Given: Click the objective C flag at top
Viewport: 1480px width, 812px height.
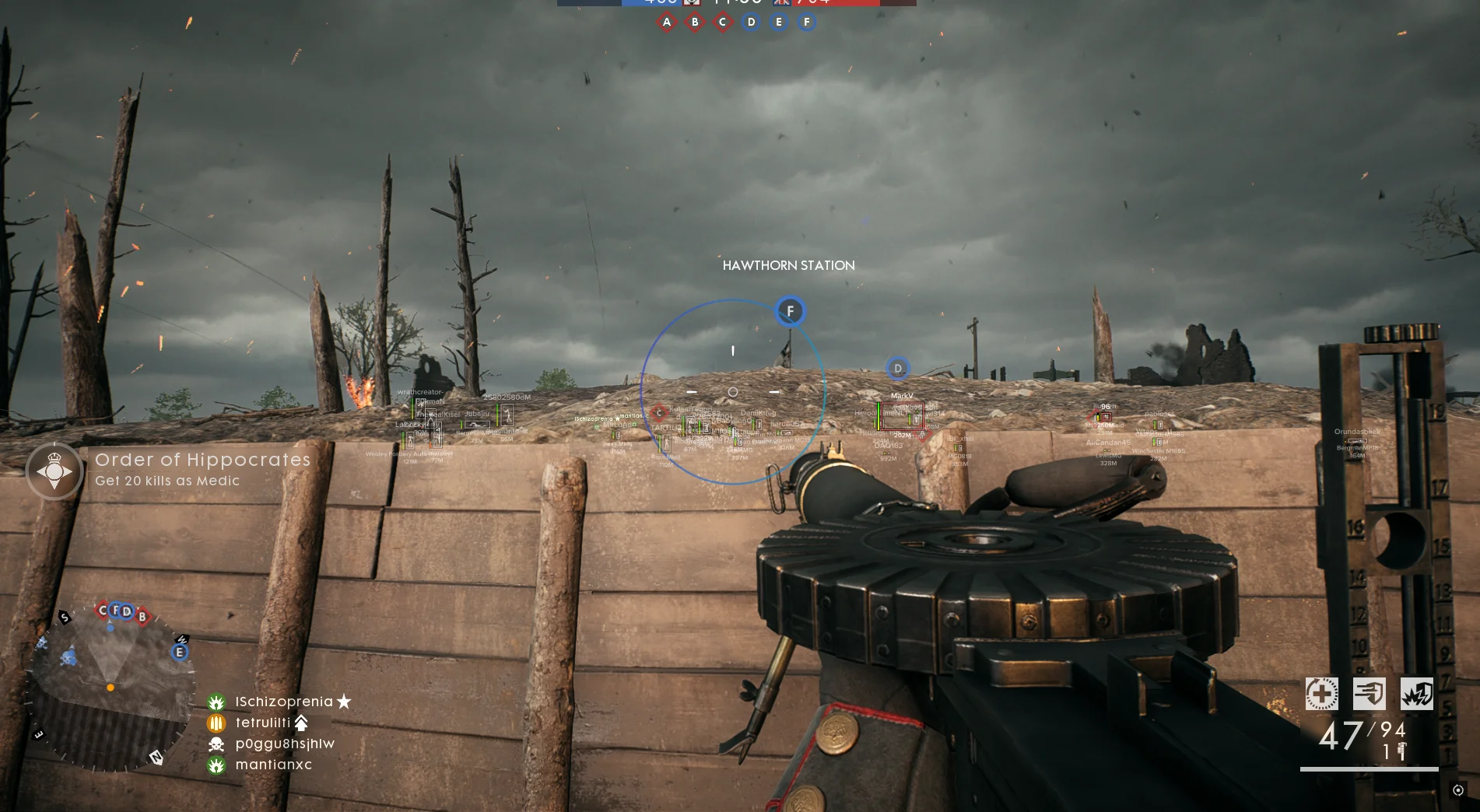Looking at the screenshot, I should 723,23.
